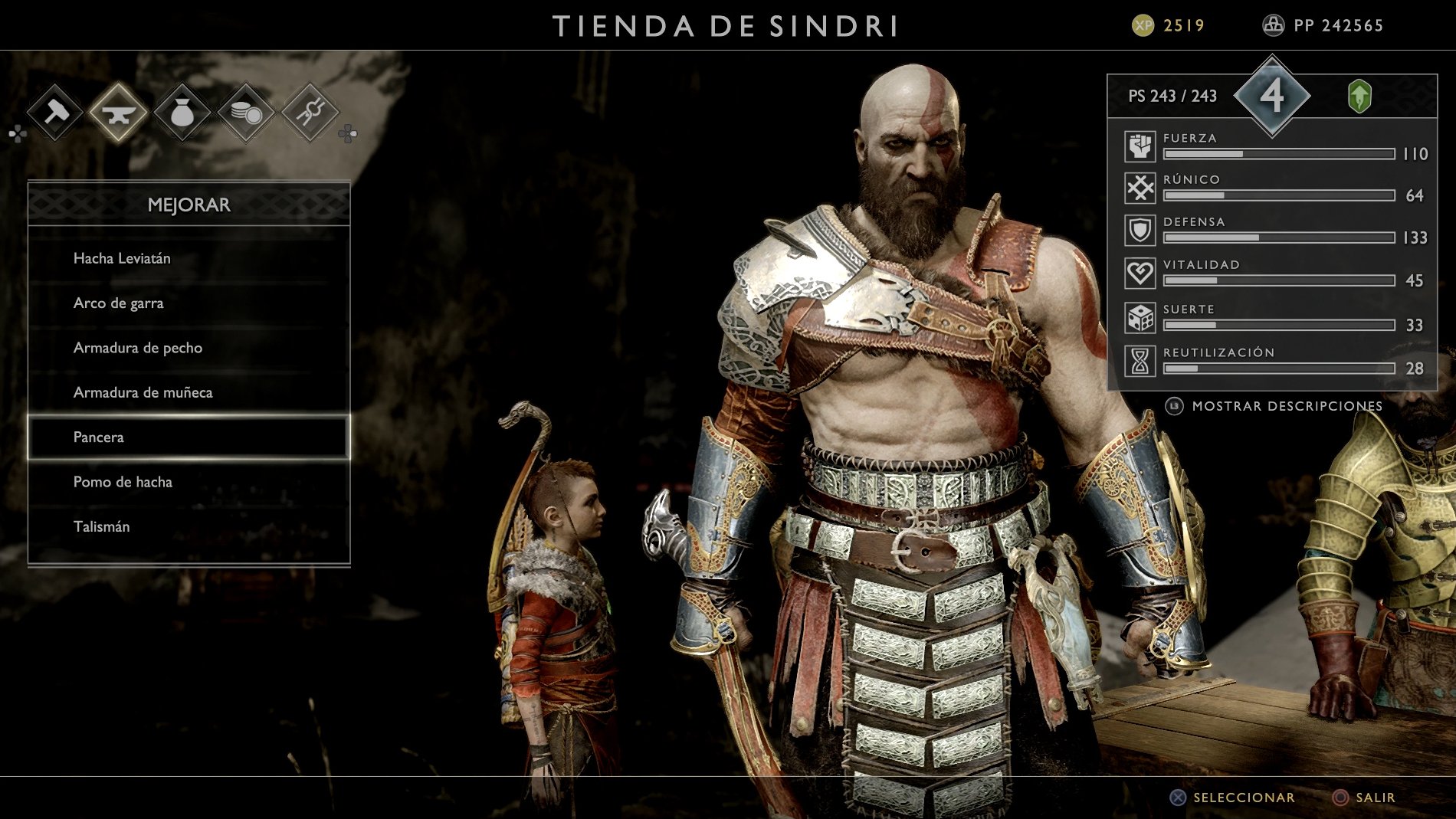Viewport: 1456px width, 819px height.
Task: Select the hammer crafting tab icon
Action: pyautogui.click(x=54, y=113)
